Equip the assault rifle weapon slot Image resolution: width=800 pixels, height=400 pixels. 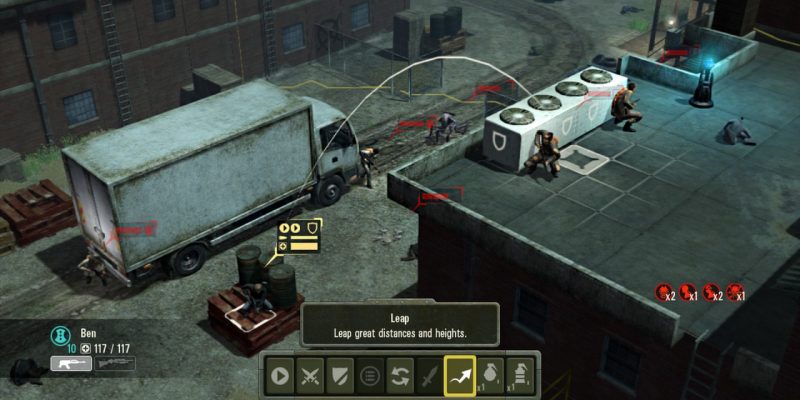click(x=71, y=365)
